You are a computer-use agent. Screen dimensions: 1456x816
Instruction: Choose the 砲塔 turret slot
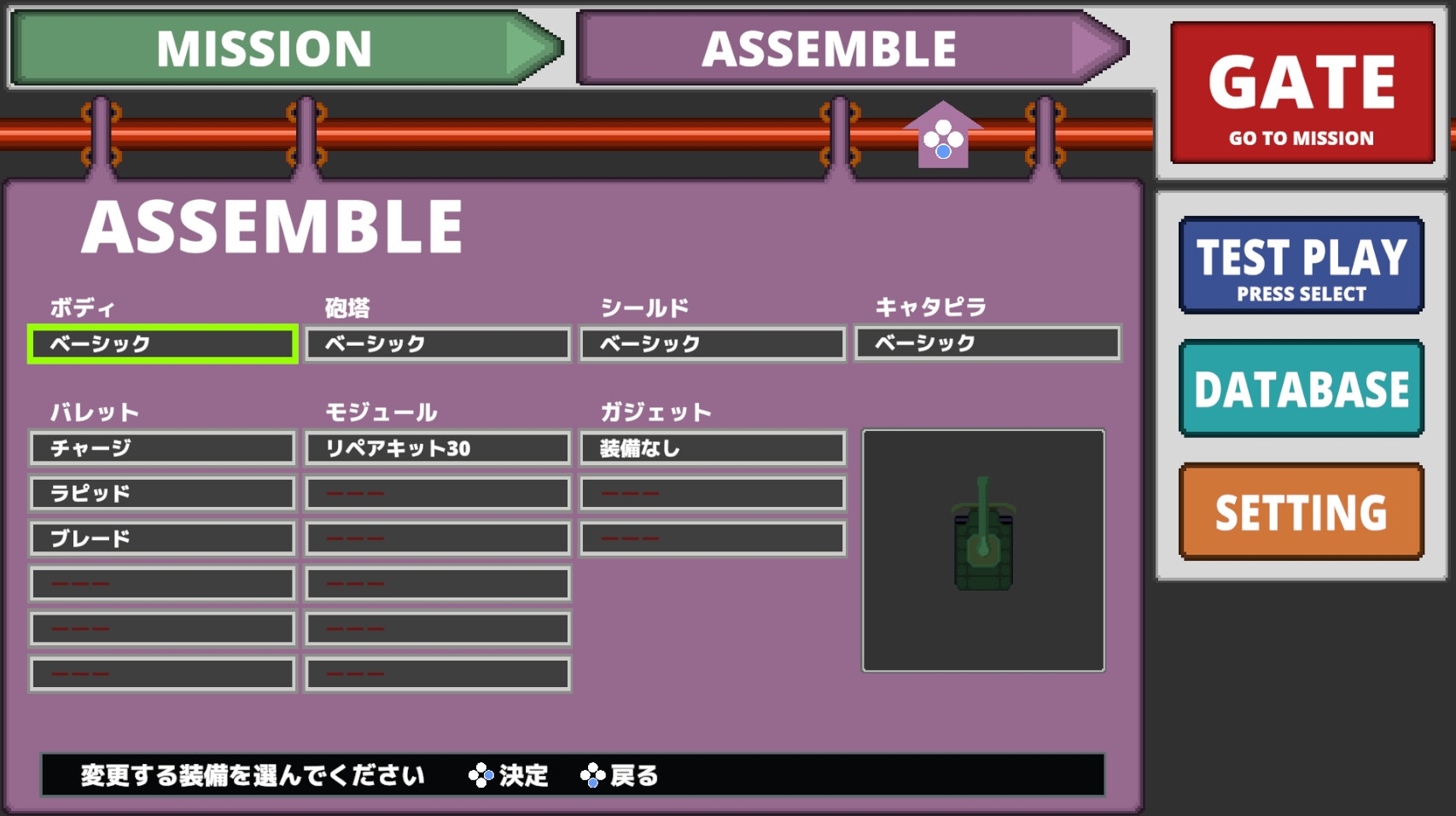(x=438, y=344)
